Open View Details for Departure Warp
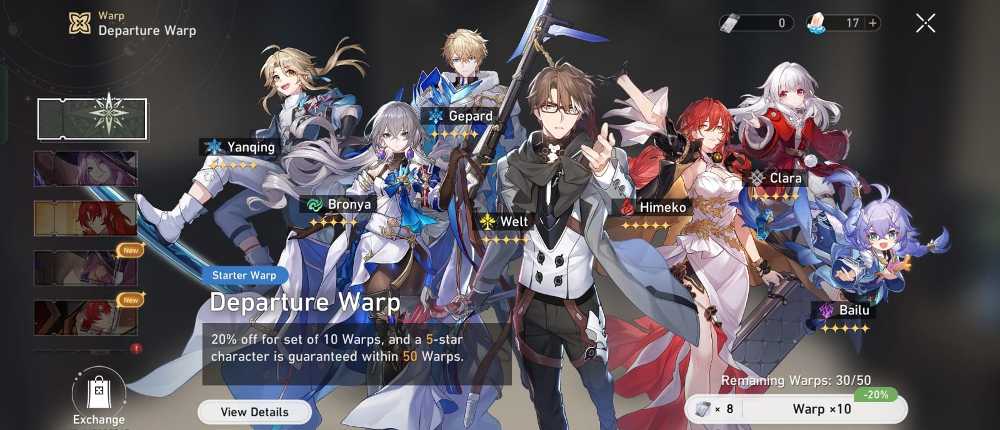Image resolution: width=1000 pixels, height=430 pixels. click(x=254, y=412)
